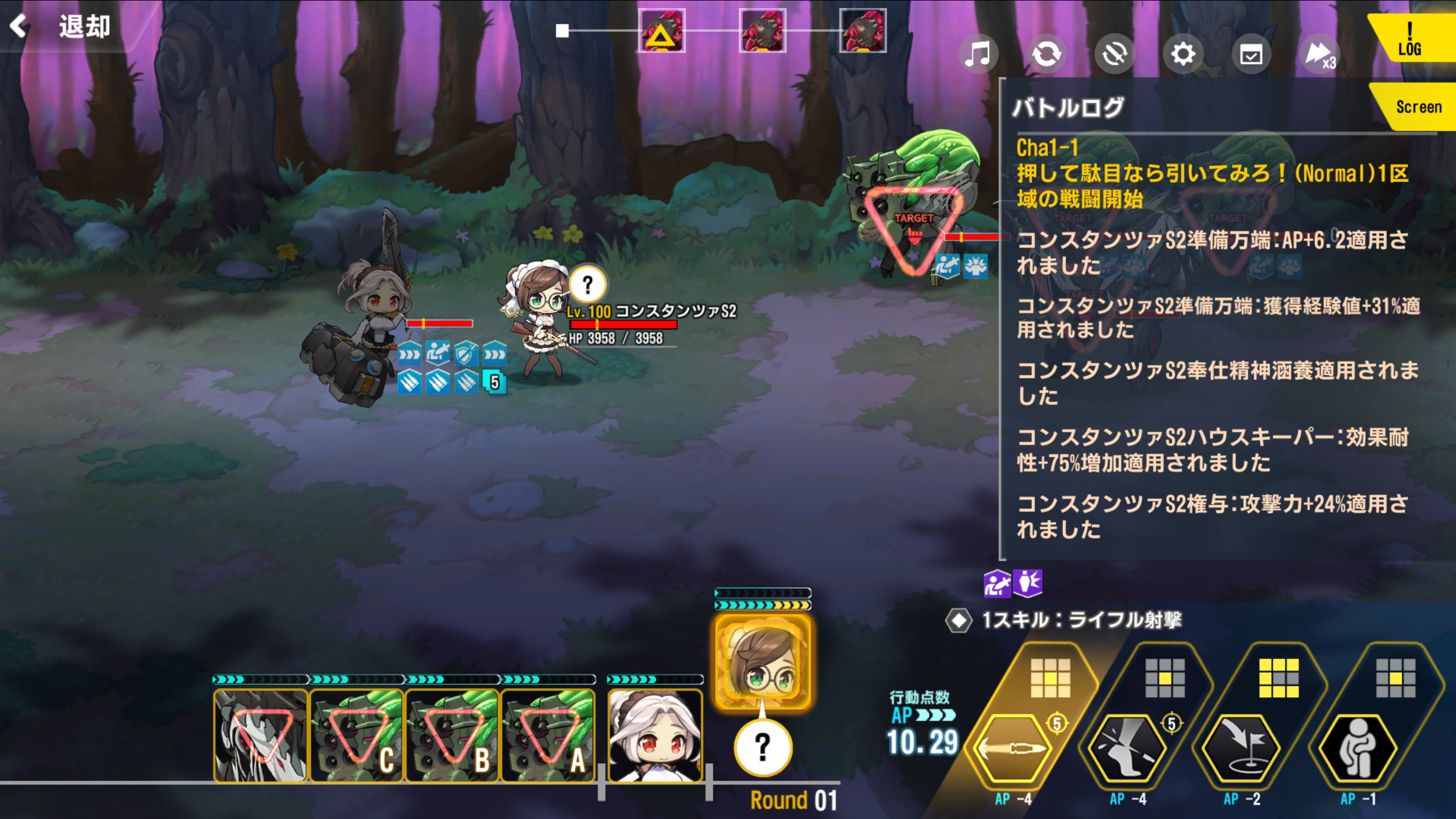Toggle the yellow LOG tab
Viewport: 1456px width, 819px height.
(x=1410, y=39)
